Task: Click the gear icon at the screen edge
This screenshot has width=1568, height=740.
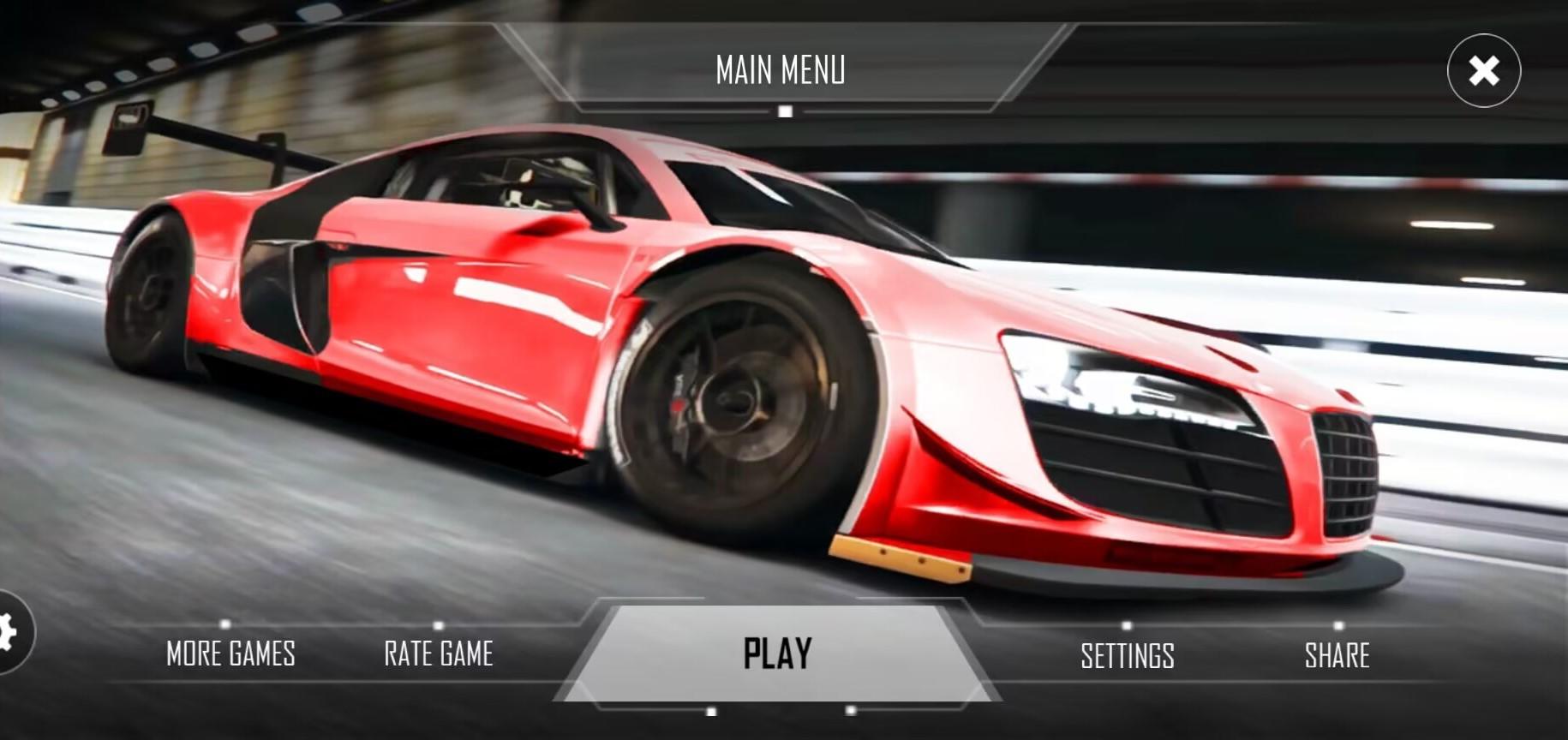Action: pos(9,632)
